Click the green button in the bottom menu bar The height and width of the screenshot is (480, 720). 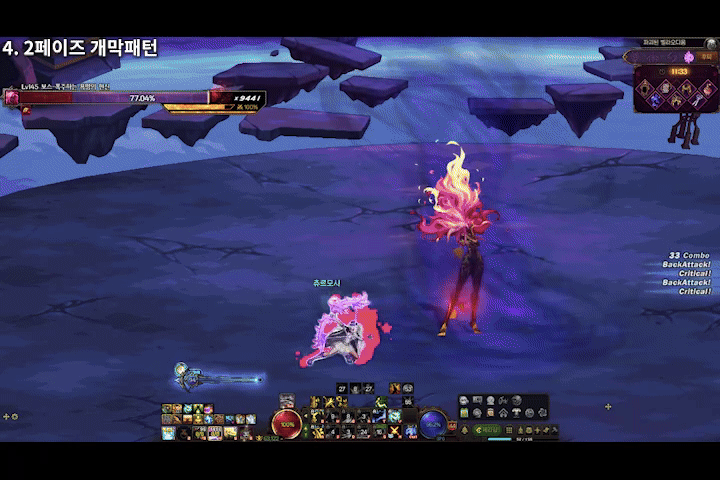[488, 429]
